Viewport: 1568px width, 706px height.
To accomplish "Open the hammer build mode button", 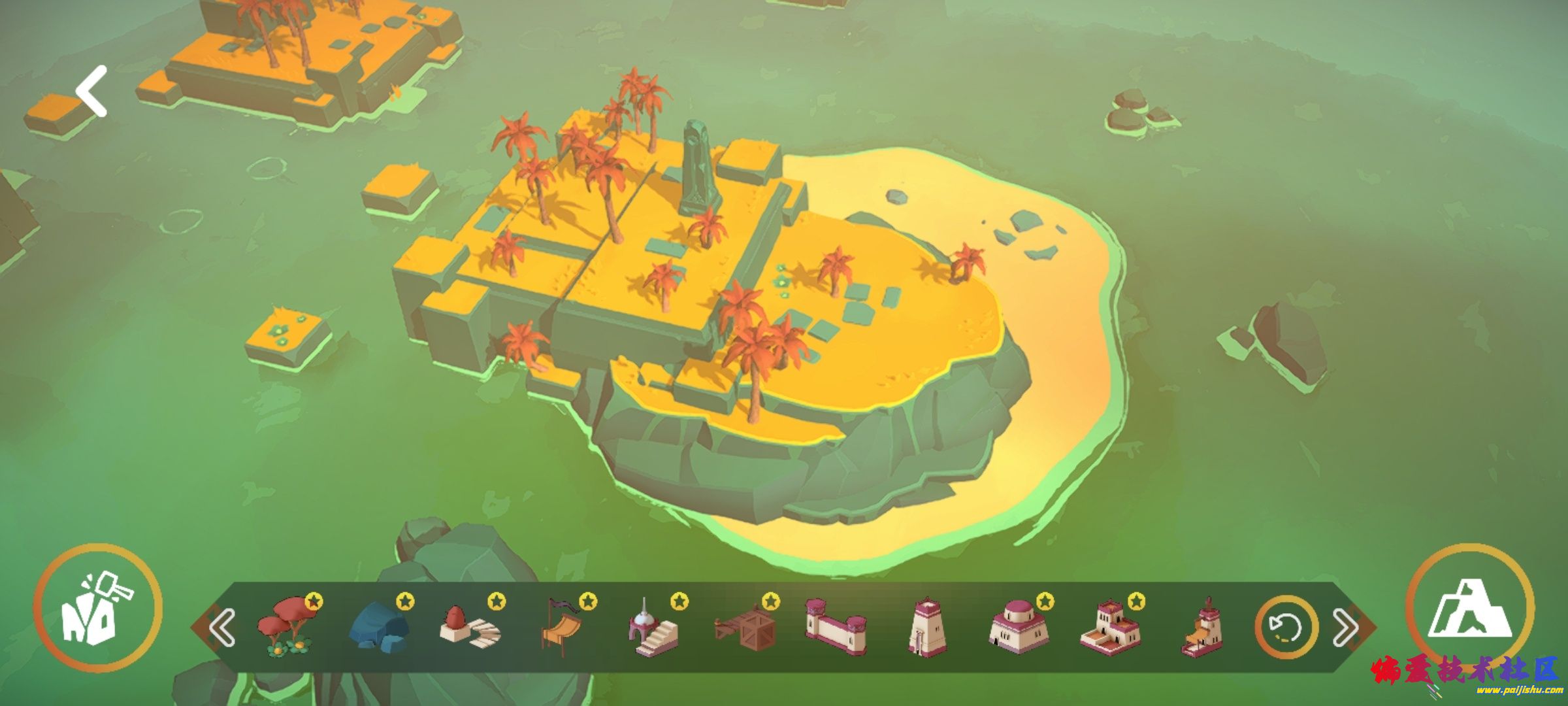I will (98, 609).
